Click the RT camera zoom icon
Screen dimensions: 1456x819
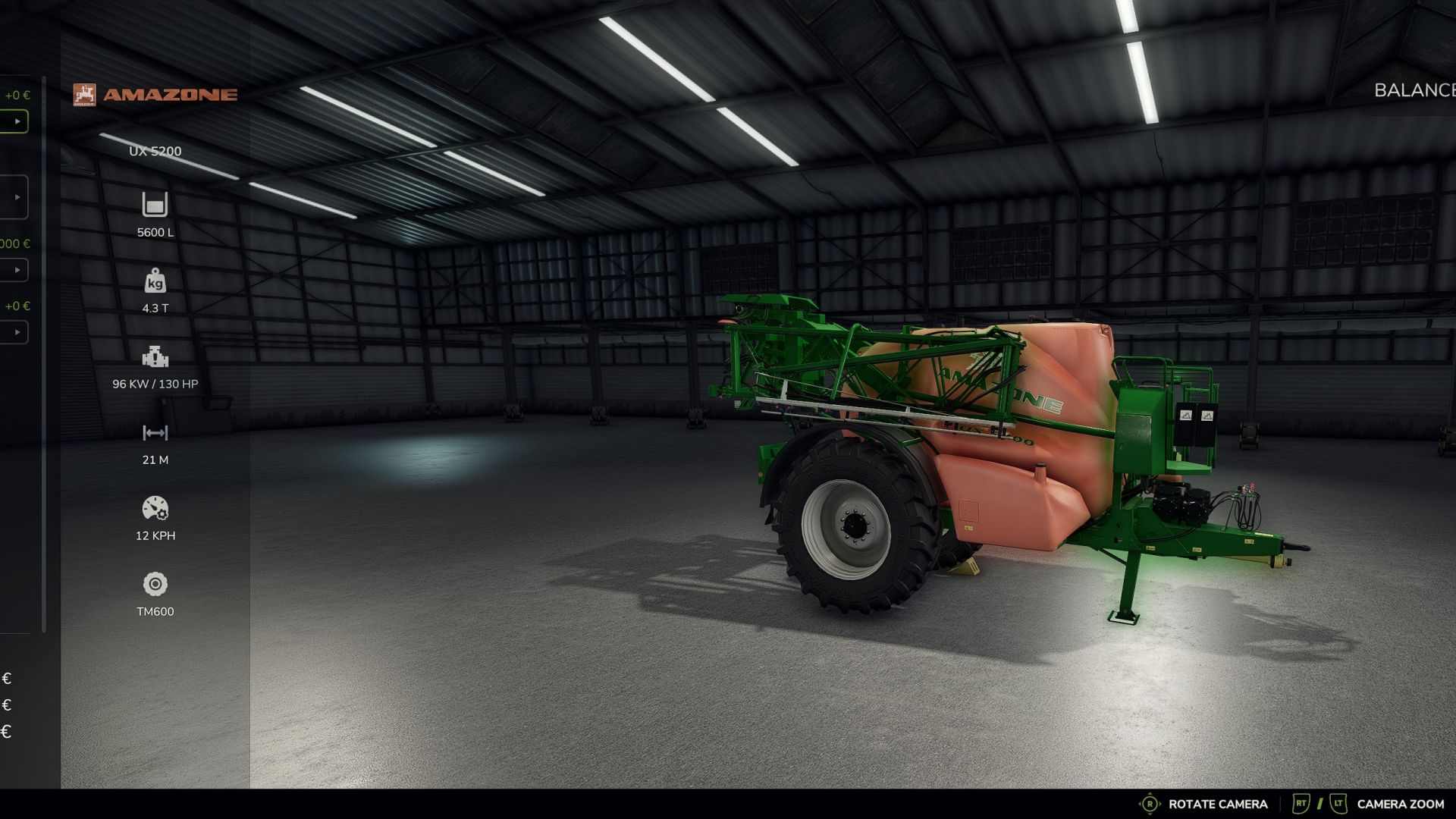[x=1300, y=803]
